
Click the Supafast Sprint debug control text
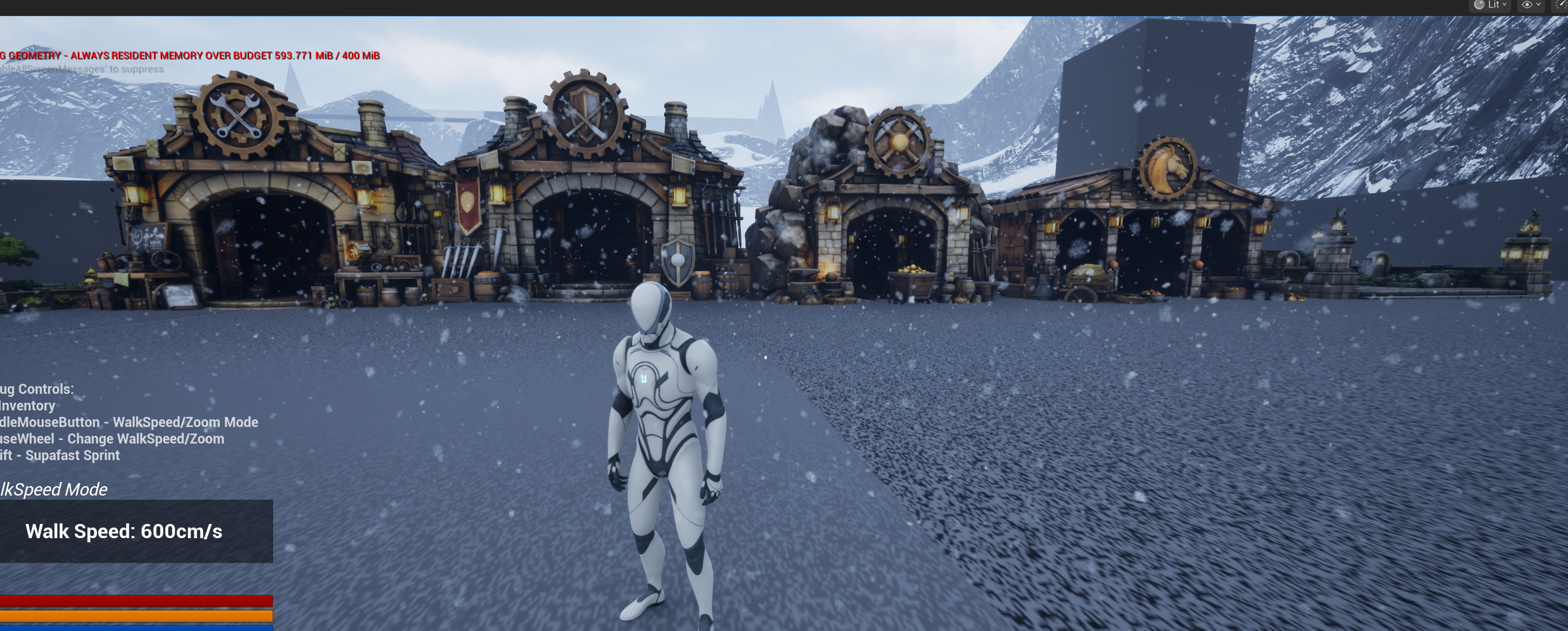(x=60, y=455)
